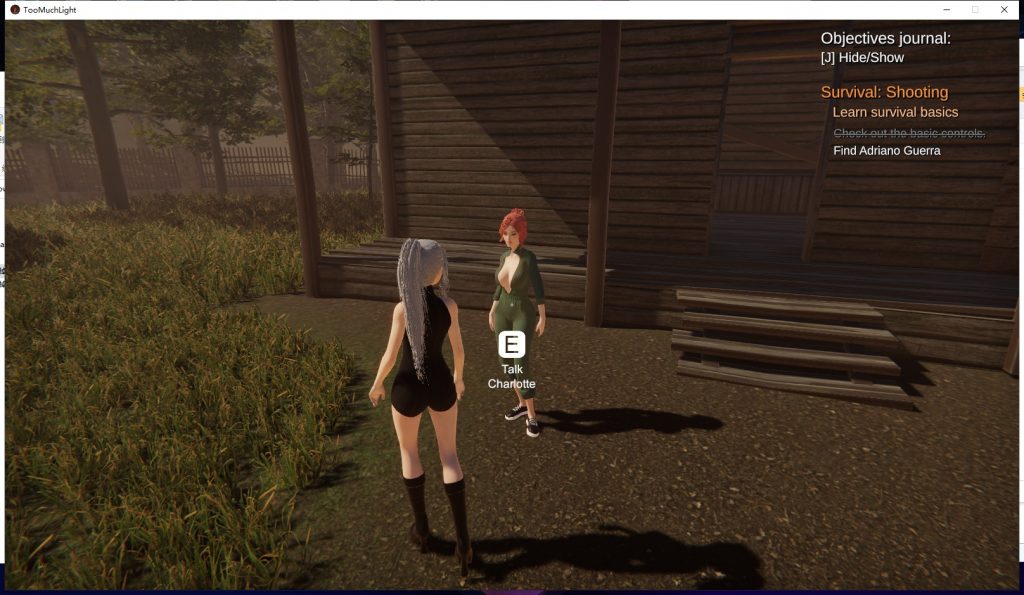
Task: Click the crossed-out basic controls objective
Action: (x=909, y=133)
